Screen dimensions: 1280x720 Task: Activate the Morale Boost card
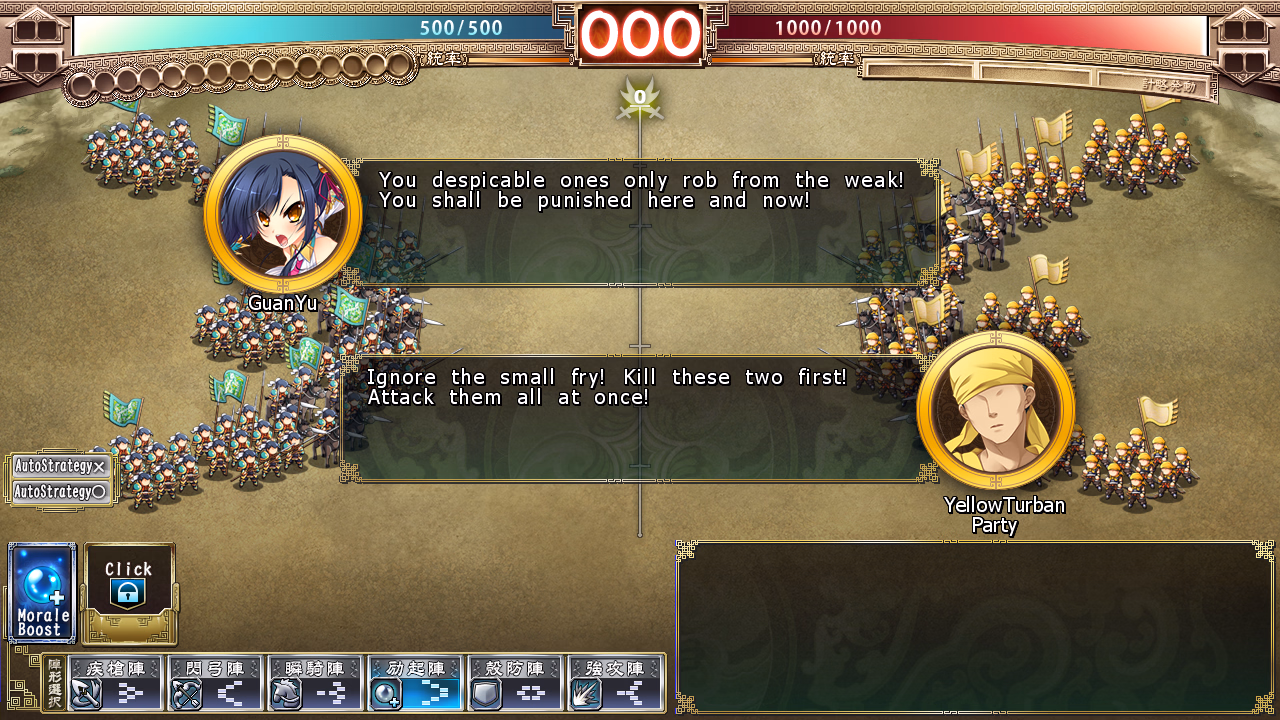[x=42, y=592]
